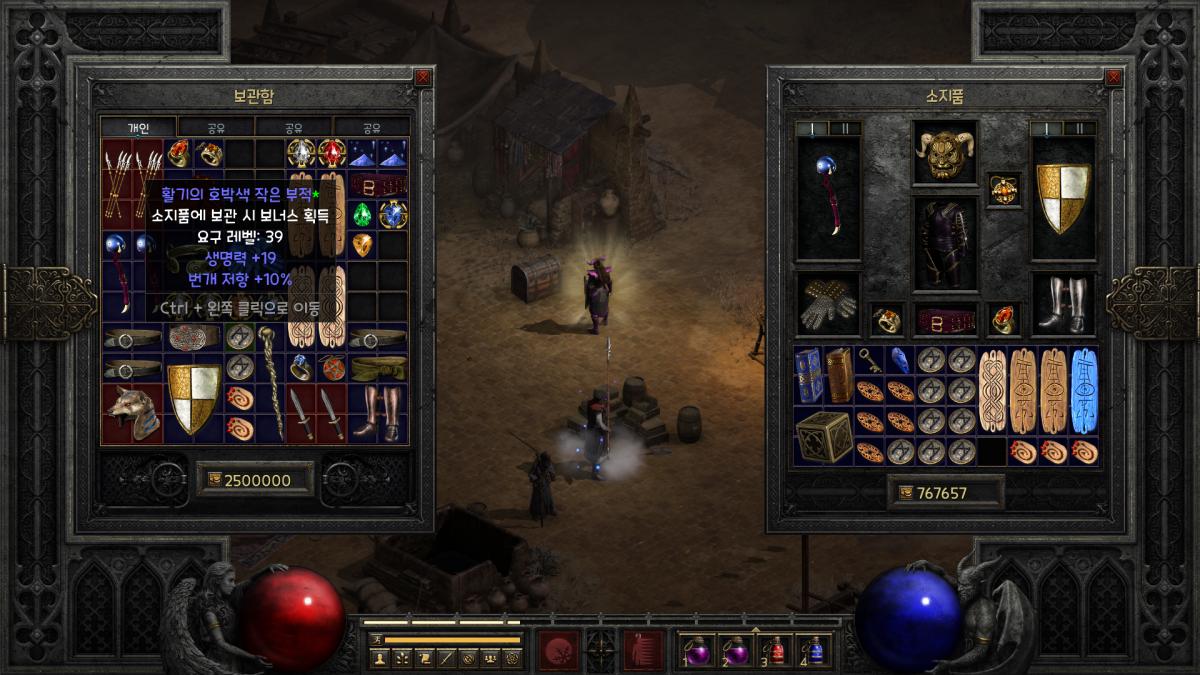
Task: Pick up the gold-white shield in stash
Action: pyautogui.click(x=193, y=399)
